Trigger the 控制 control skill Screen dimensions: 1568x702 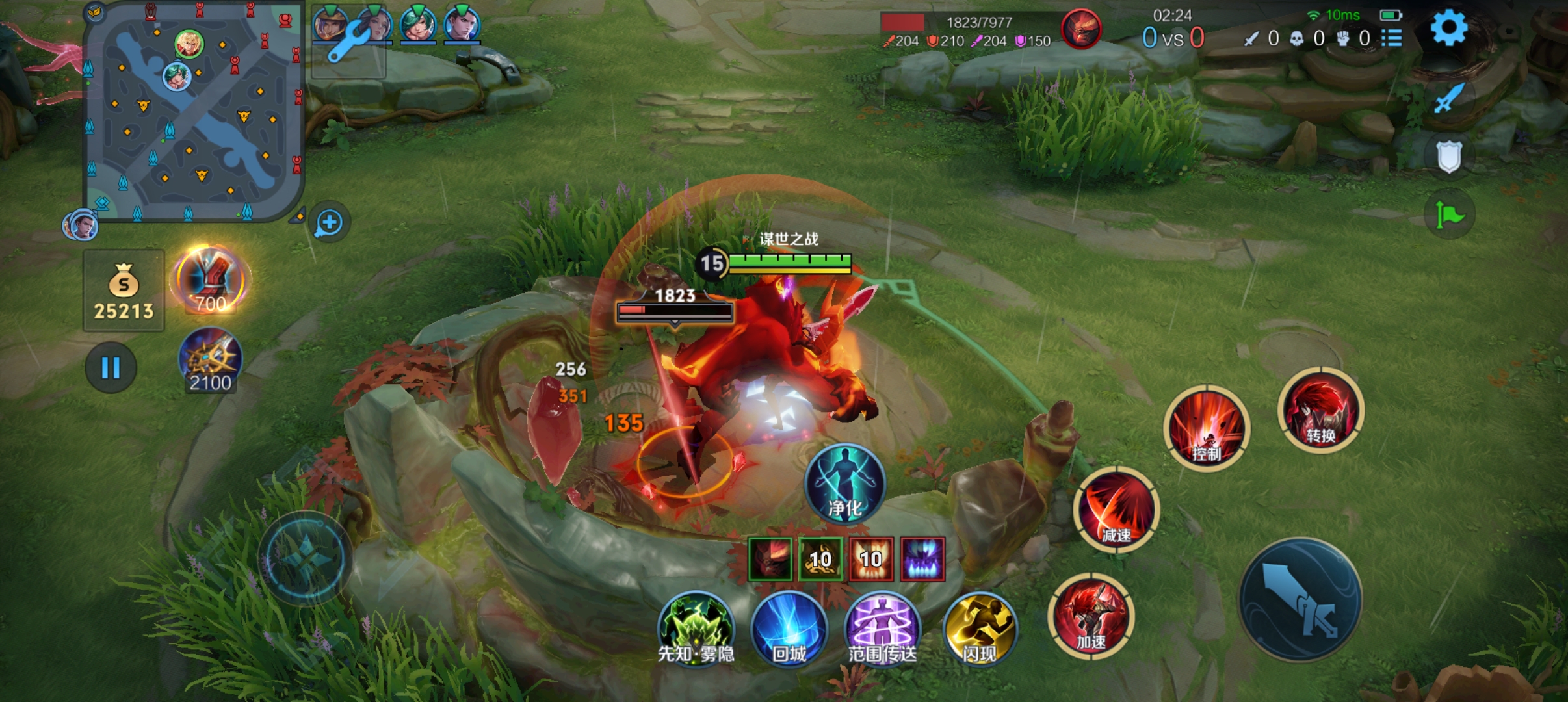pyautogui.click(x=1207, y=428)
